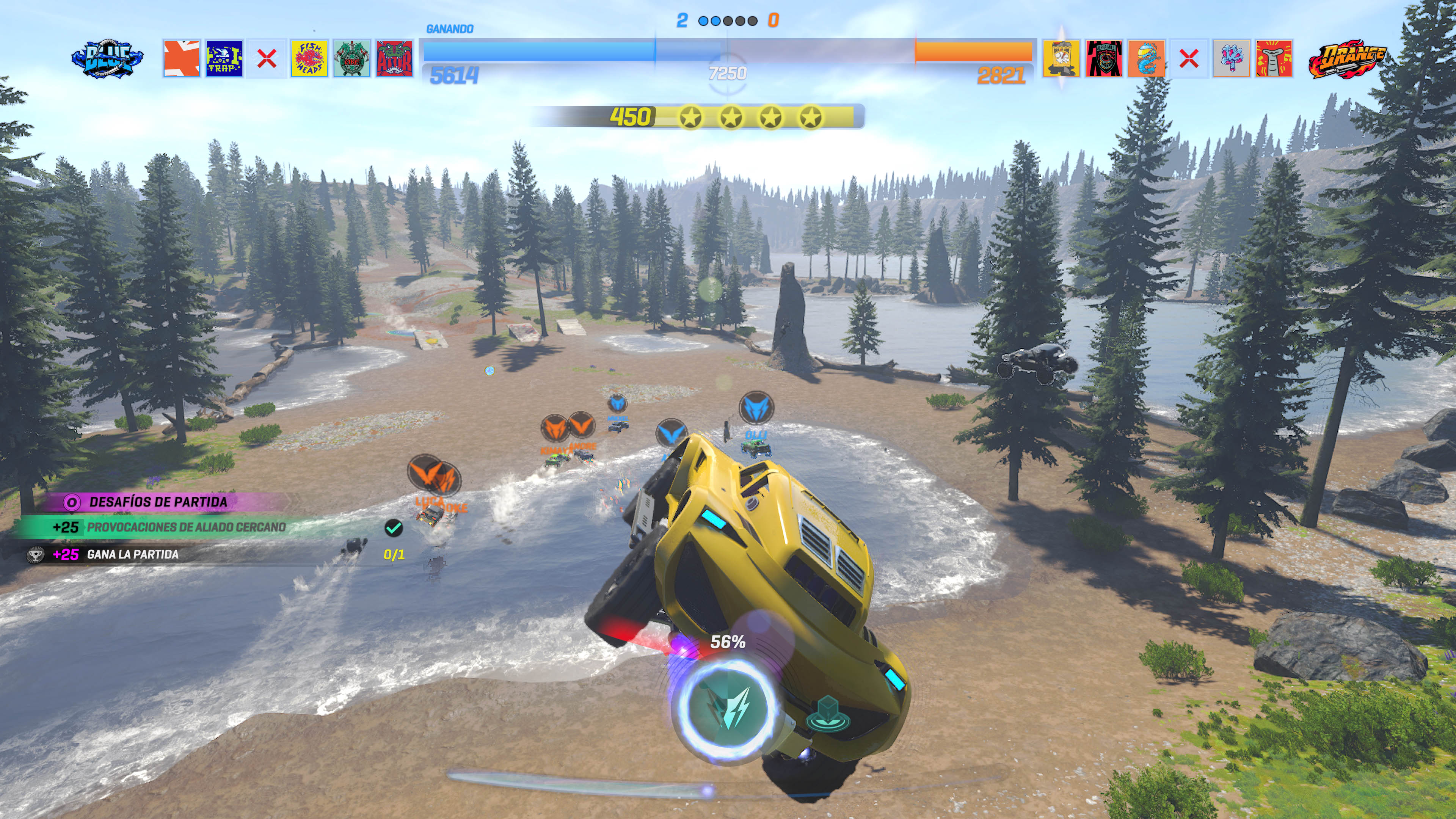The image size is (1456, 819).
Task: Select the Moto Trap player emblem
Action: (x=224, y=58)
